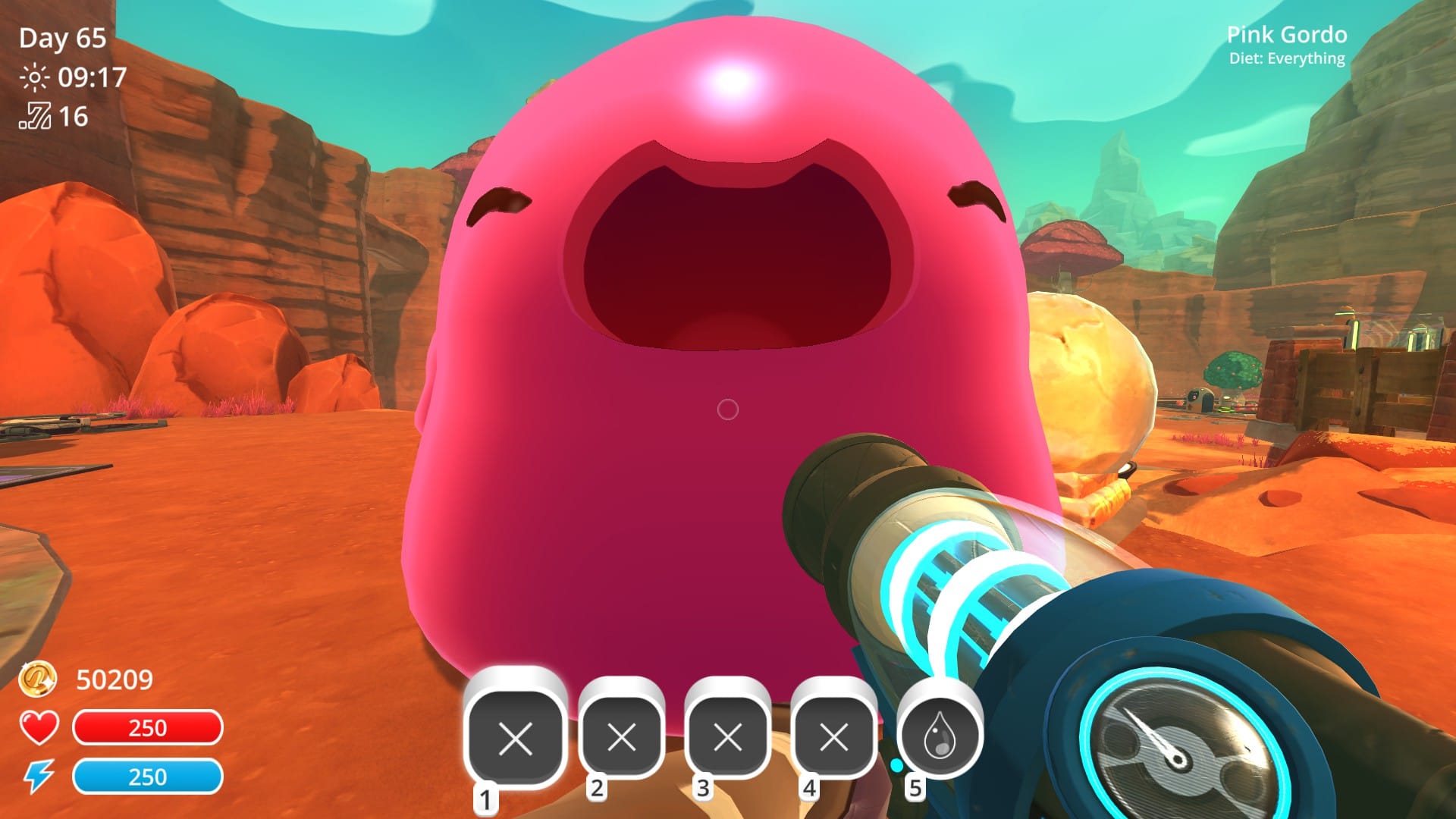The image size is (1456, 819).
Task: Click the crosshair reticle on the Gordo
Action: pyautogui.click(x=726, y=409)
